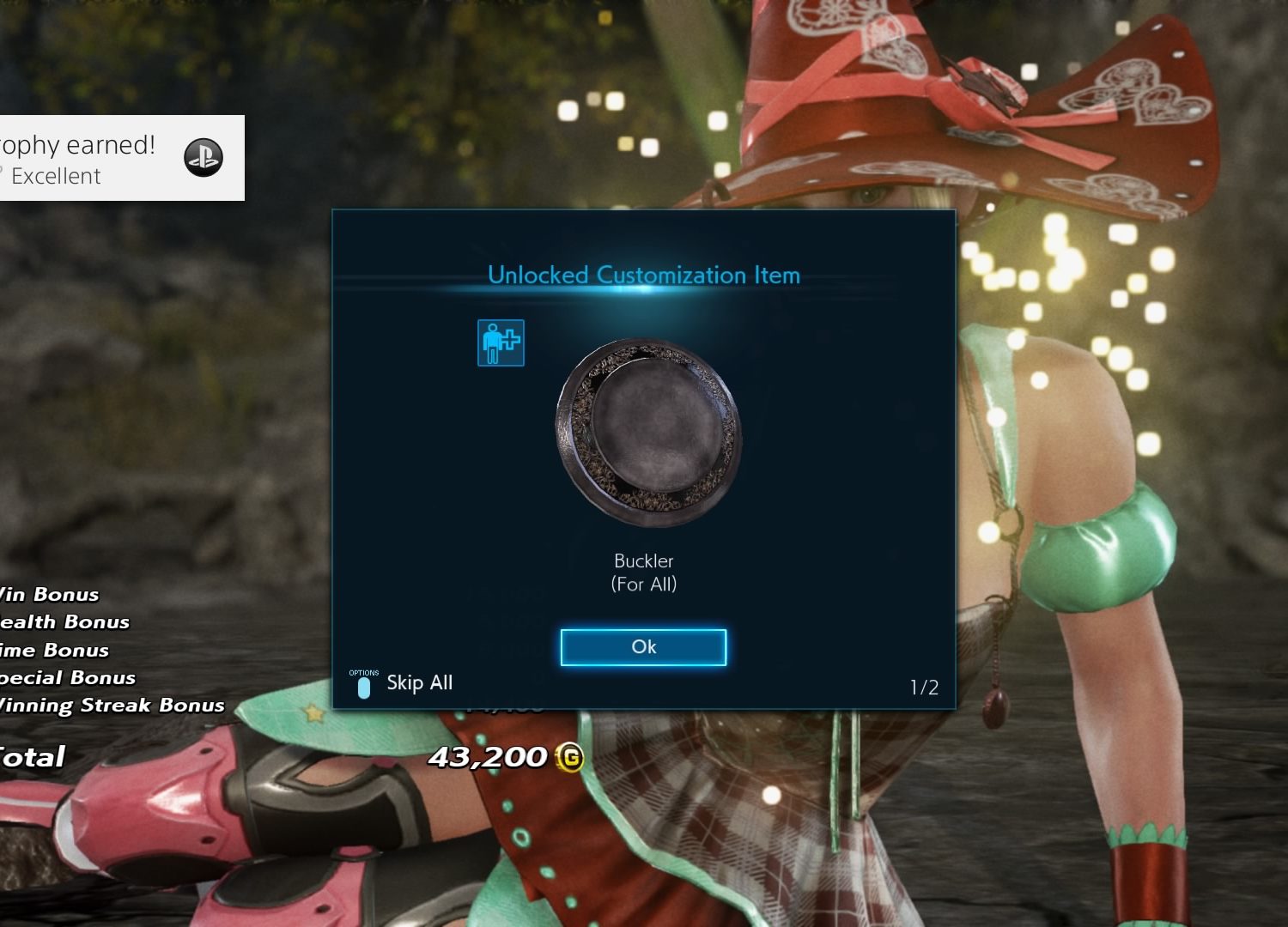Confirm the unlocked item with Ok

pyautogui.click(x=643, y=647)
